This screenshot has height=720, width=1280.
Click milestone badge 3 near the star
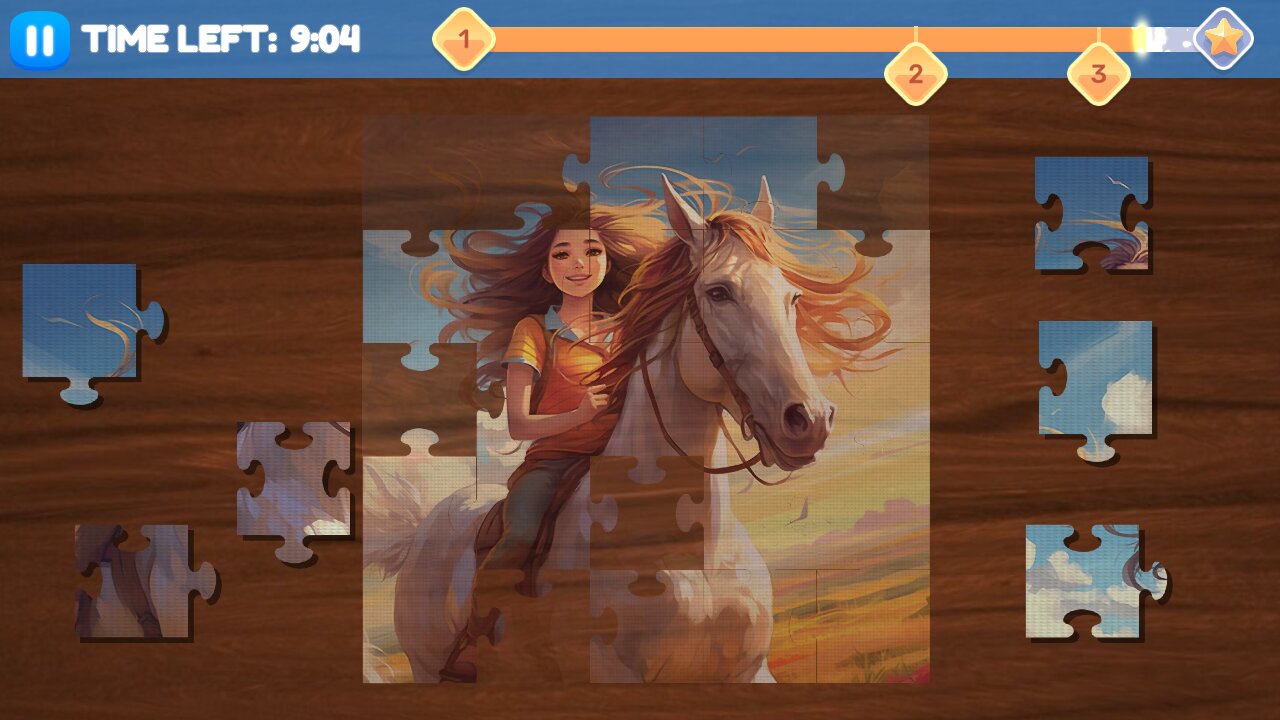[x=1099, y=73]
